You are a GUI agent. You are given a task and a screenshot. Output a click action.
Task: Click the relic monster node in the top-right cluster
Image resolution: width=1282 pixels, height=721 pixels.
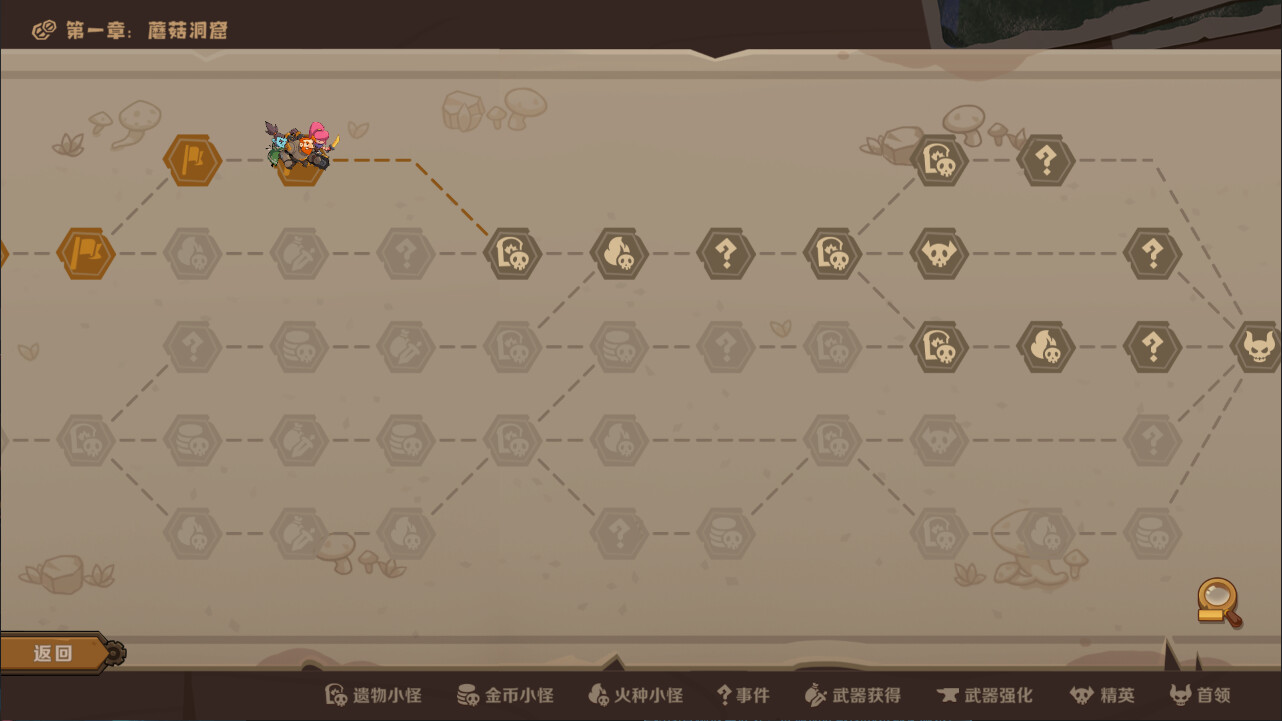[x=937, y=160]
